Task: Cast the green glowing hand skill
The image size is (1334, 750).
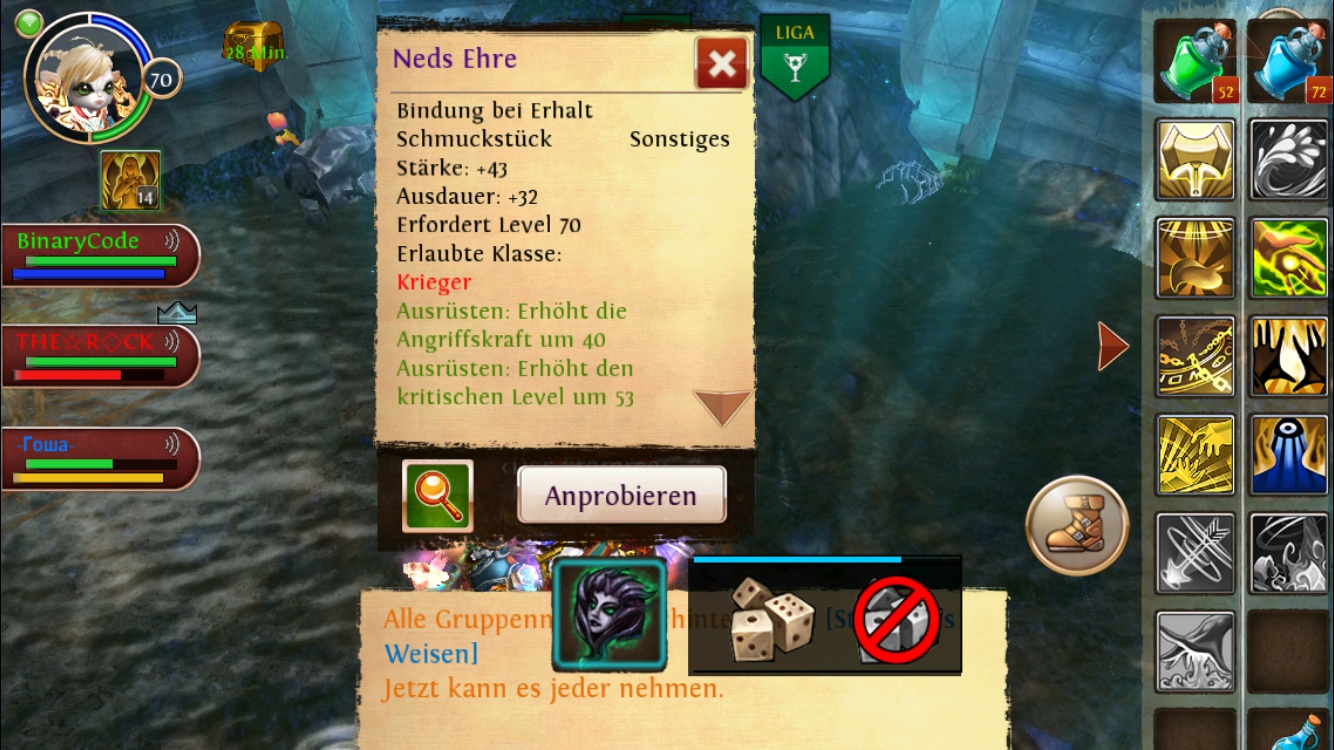Action: coord(1289,258)
